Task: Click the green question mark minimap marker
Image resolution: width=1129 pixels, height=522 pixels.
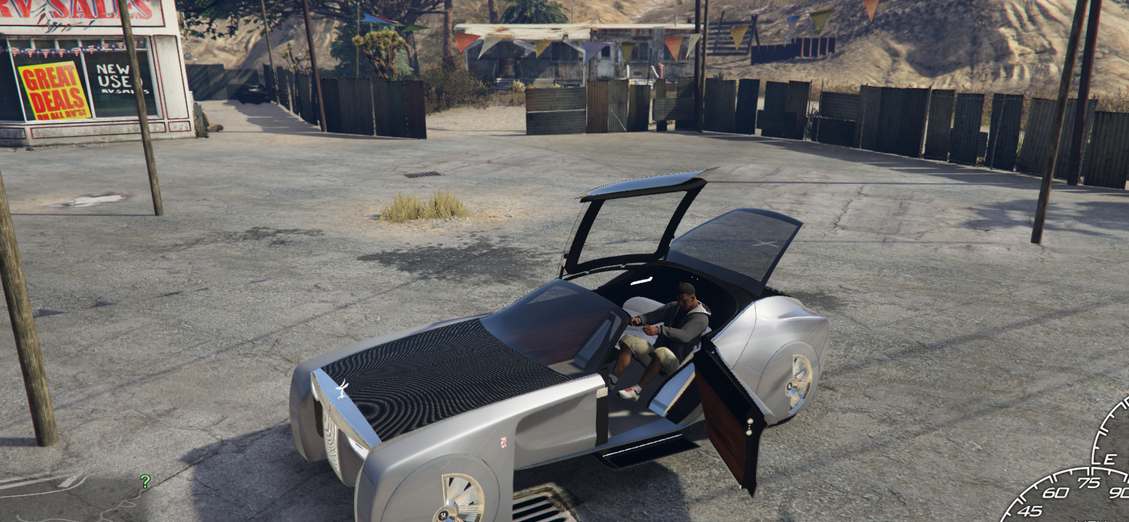Action: pos(146,482)
